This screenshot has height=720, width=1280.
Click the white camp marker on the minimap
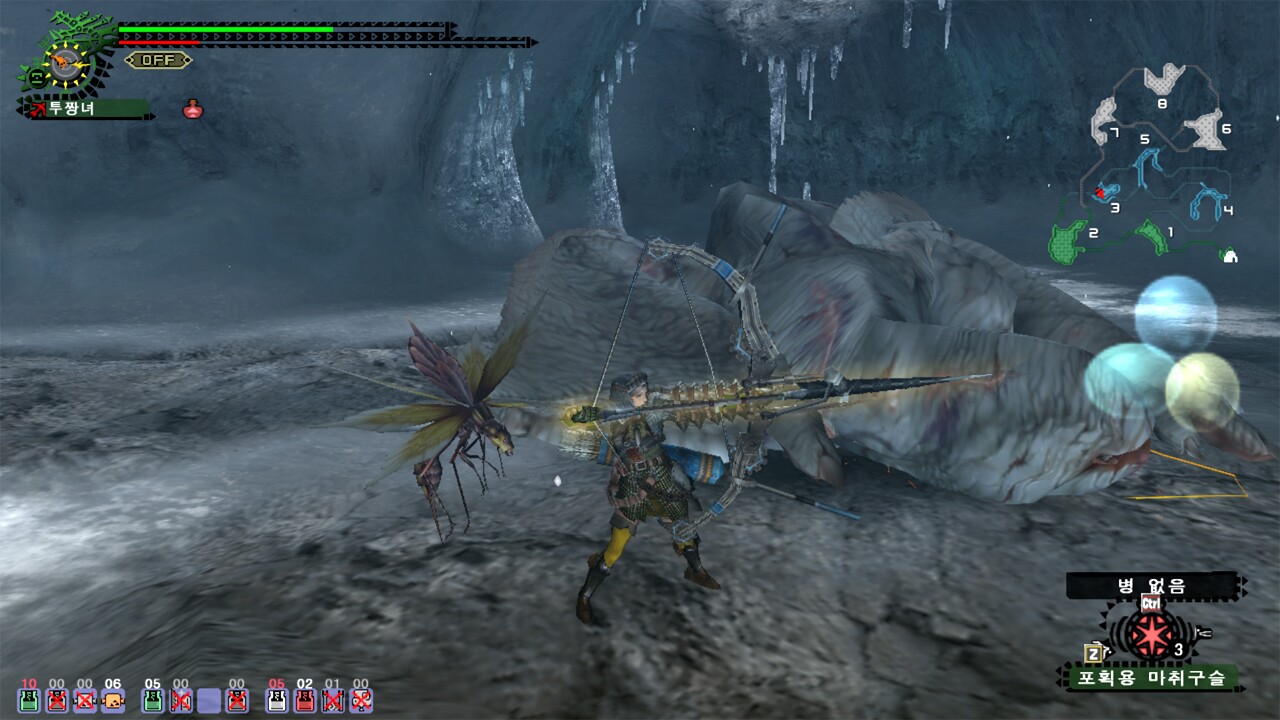(x=1230, y=256)
